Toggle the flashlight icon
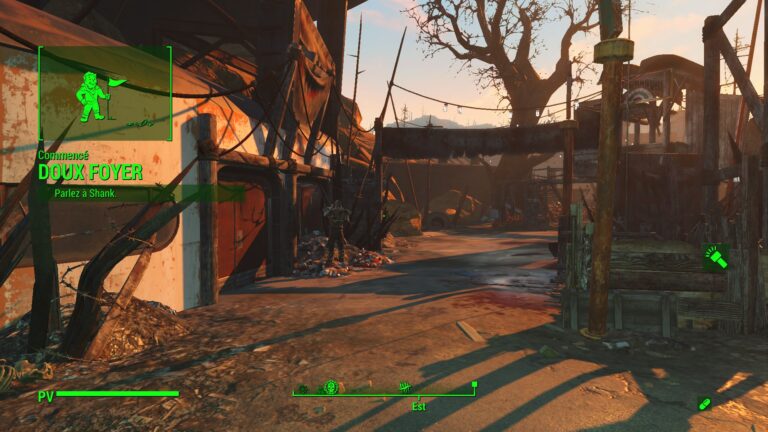The width and height of the screenshot is (768, 432). [716, 258]
